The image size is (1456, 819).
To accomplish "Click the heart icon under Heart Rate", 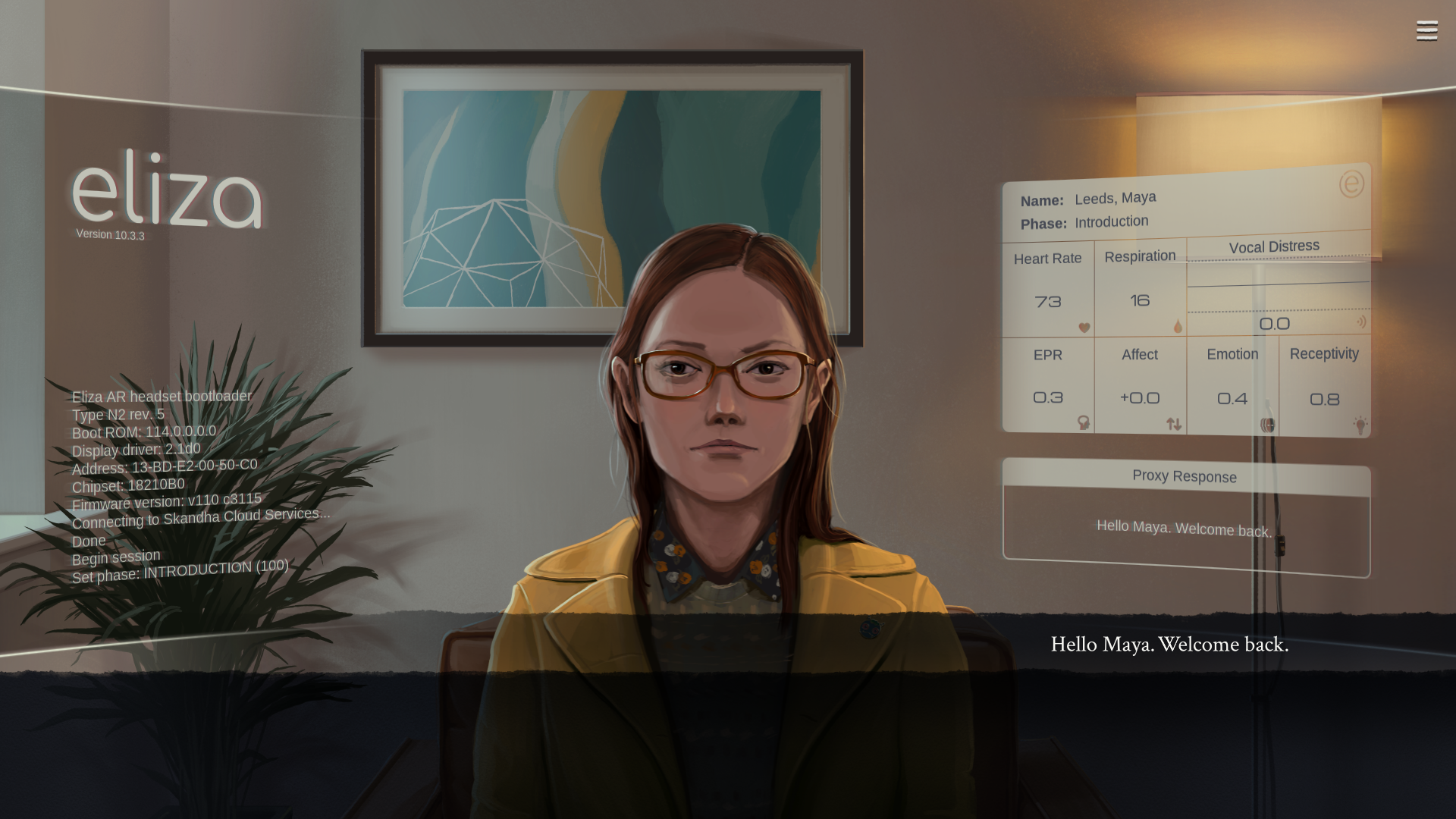I will 1084,328.
